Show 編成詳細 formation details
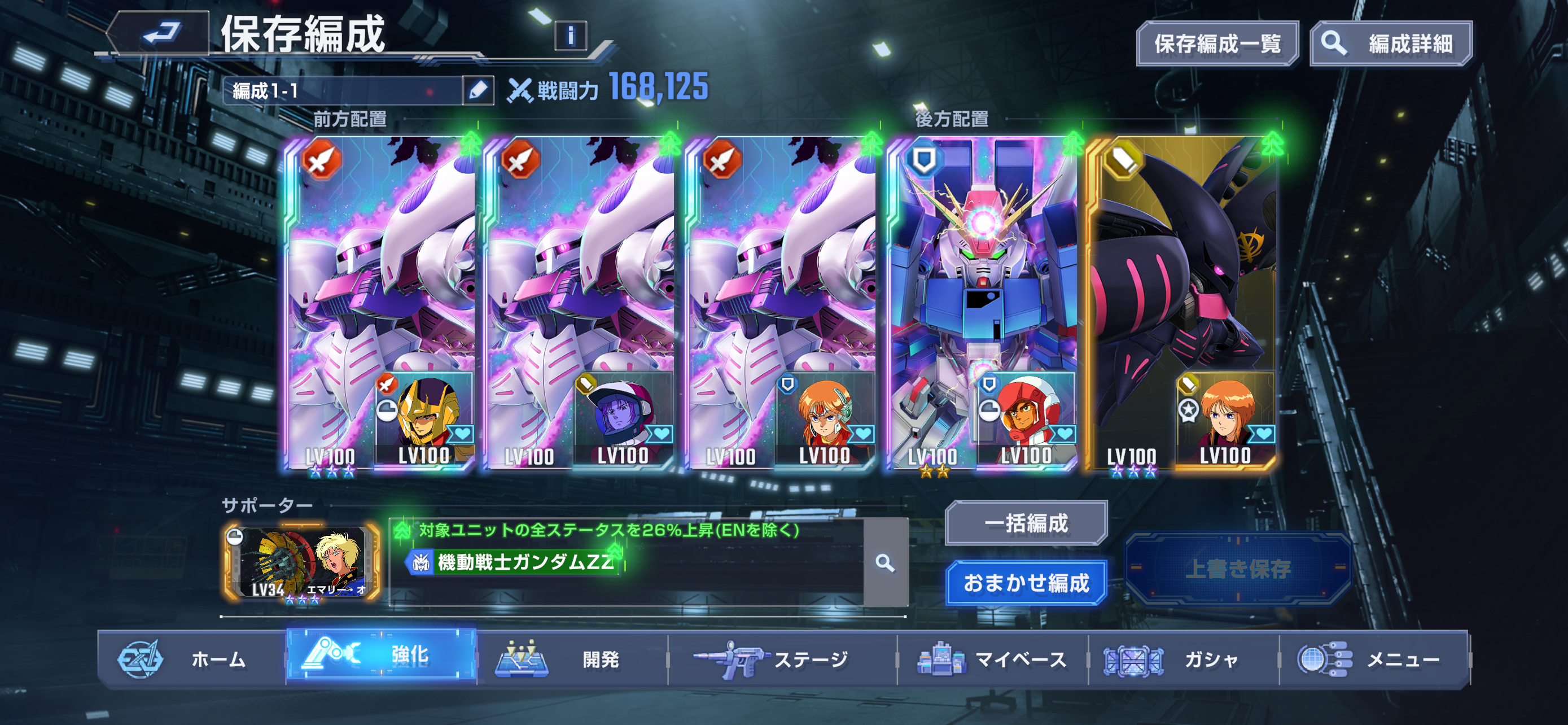The height and width of the screenshot is (725, 1568). tap(1391, 44)
